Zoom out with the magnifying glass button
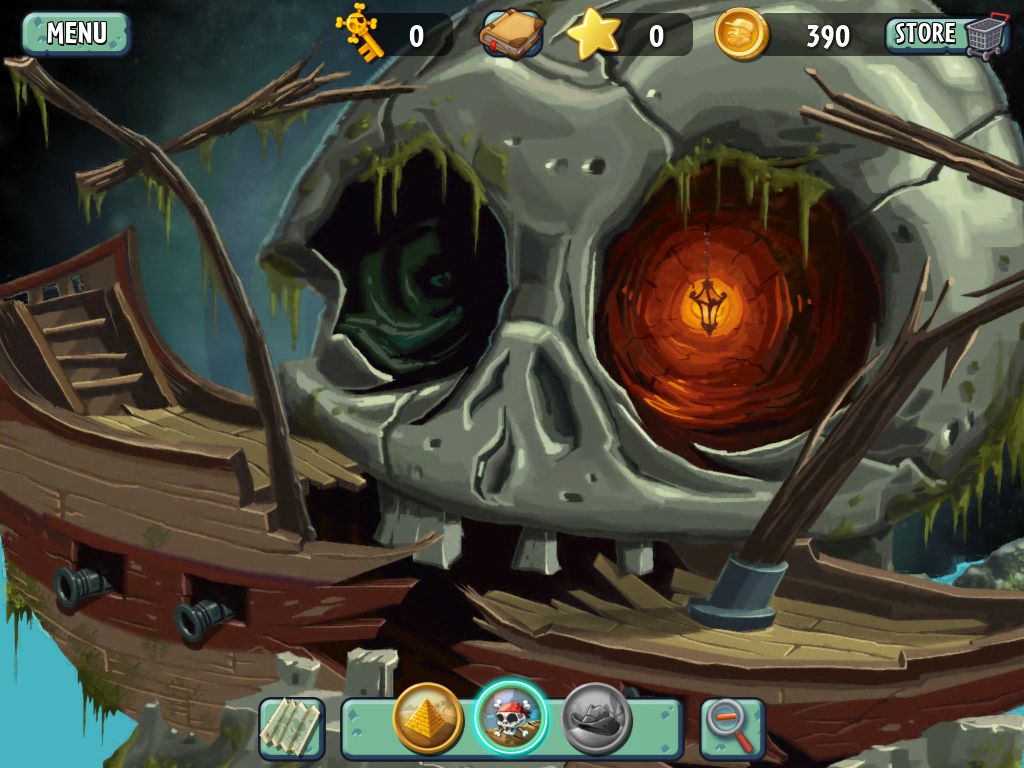 [732, 727]
